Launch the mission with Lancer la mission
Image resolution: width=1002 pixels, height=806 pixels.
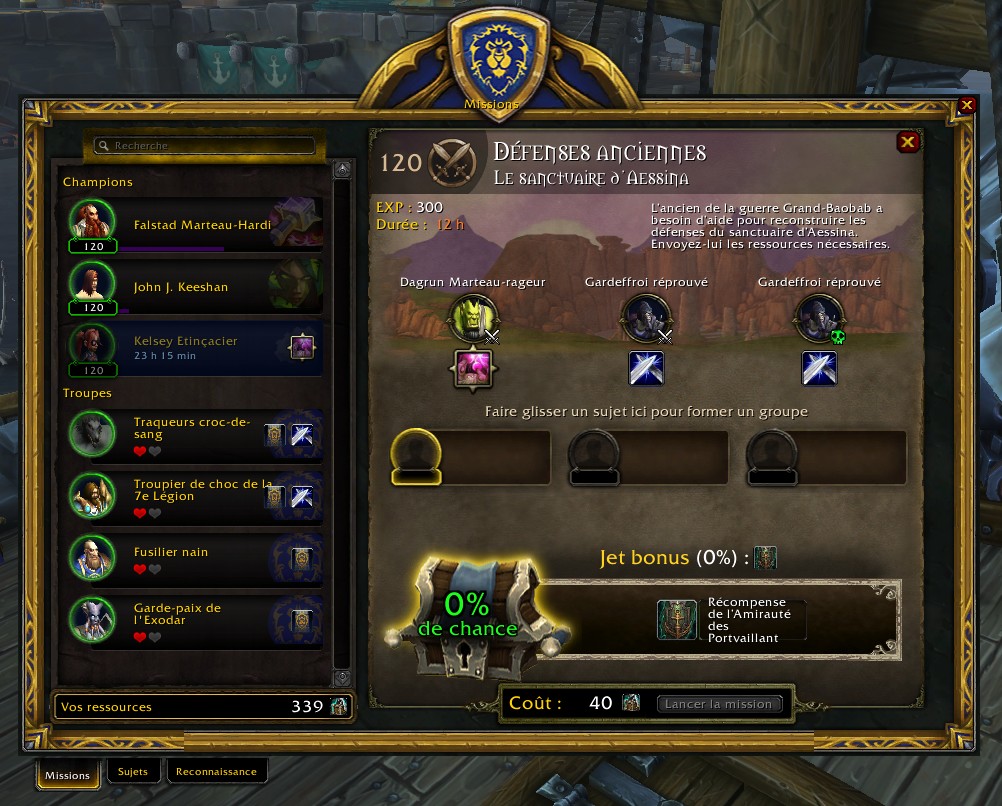(x=719, y=704)
